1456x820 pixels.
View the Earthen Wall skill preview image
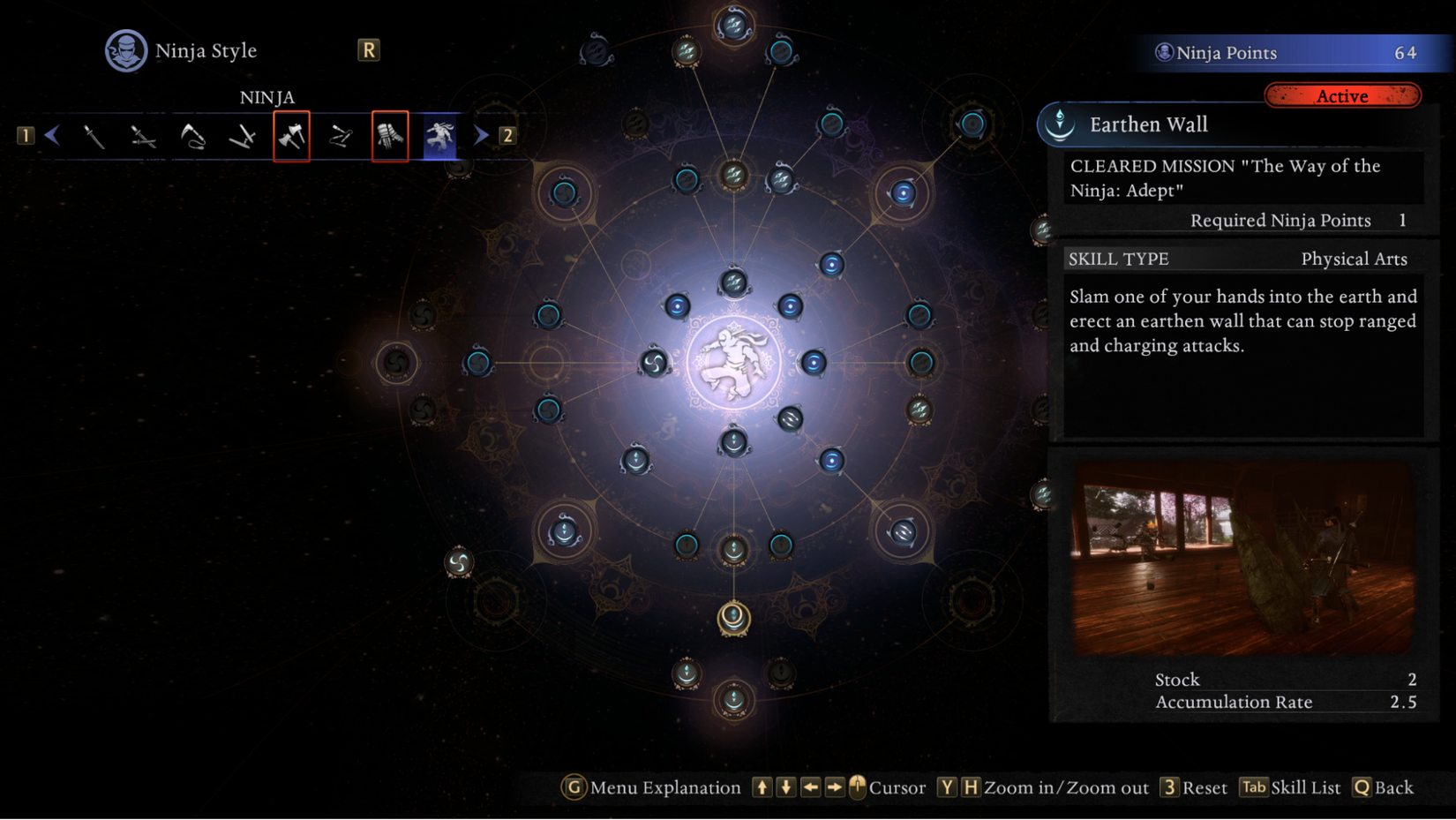[x=1242, y=557]
